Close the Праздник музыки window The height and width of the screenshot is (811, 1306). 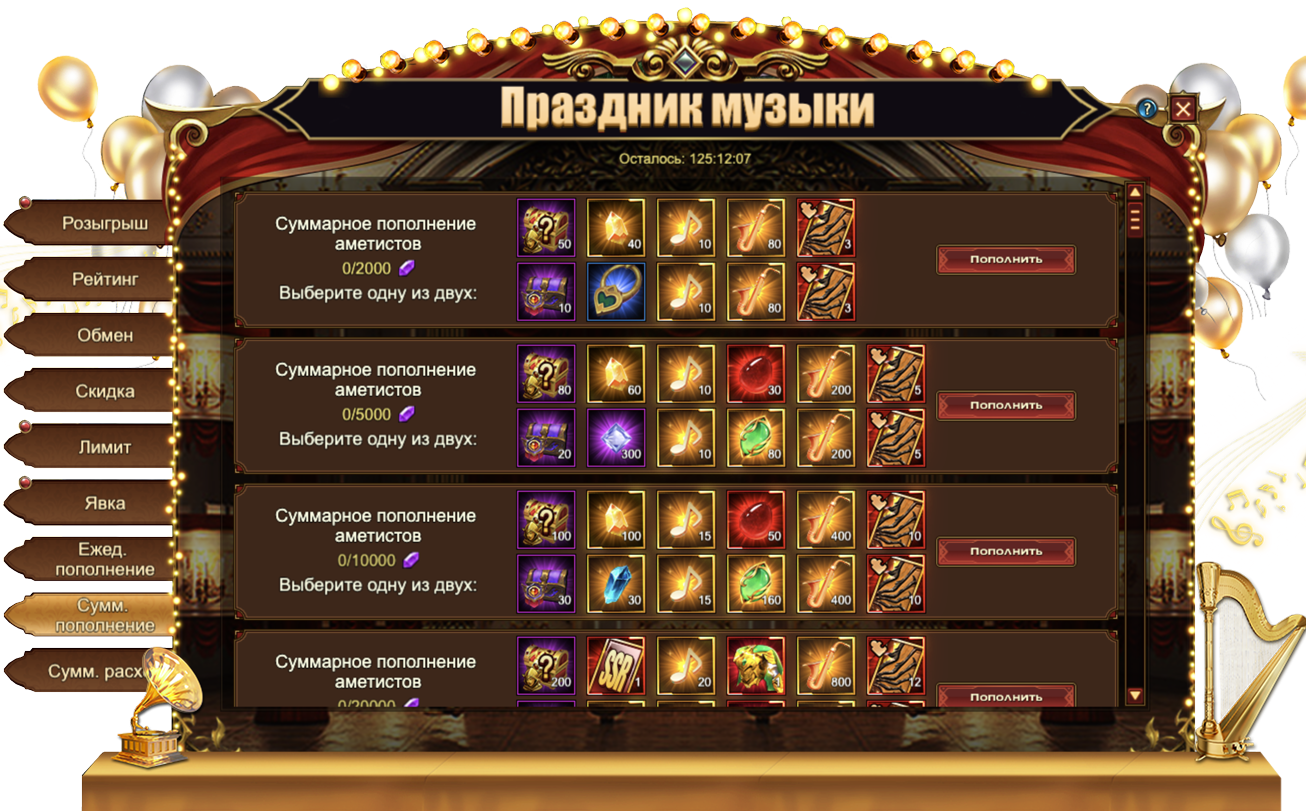(x=1183, y=108)
